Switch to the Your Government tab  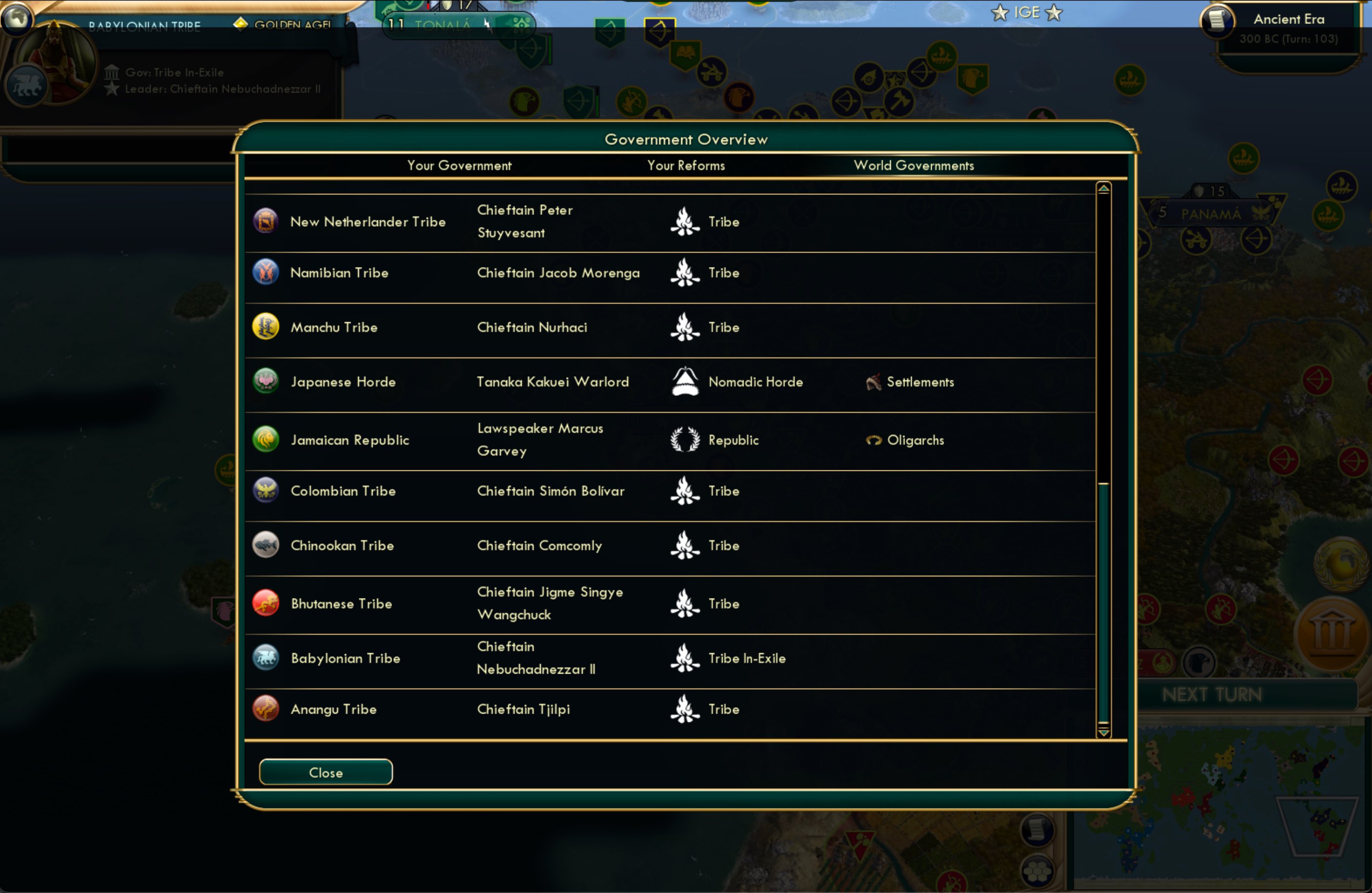coord(459,165)
